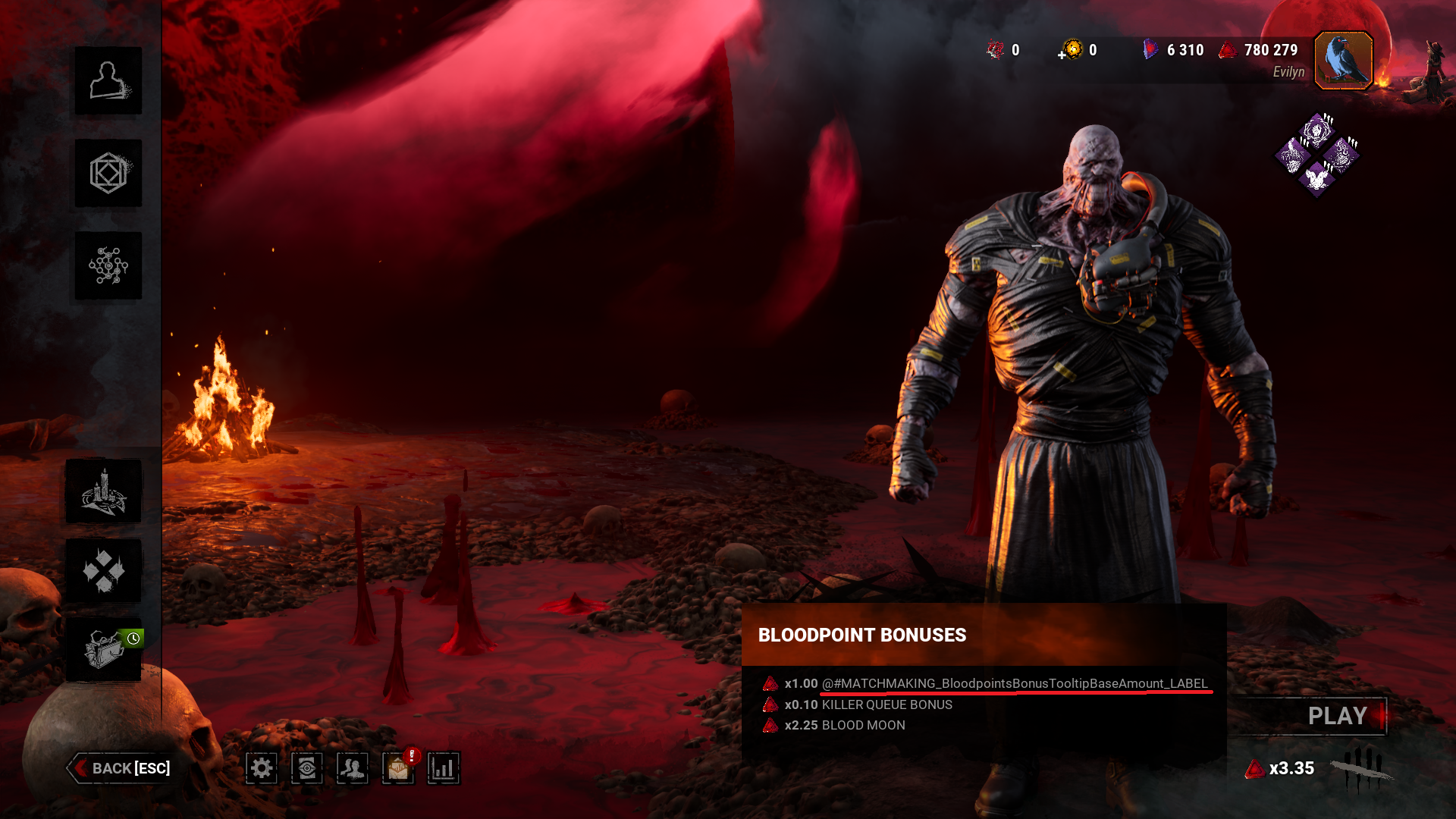Click the Iridescent Shards currency icon
Image resolution: width=1456 pixels, height=819 pixels.
pos(1150,50)
